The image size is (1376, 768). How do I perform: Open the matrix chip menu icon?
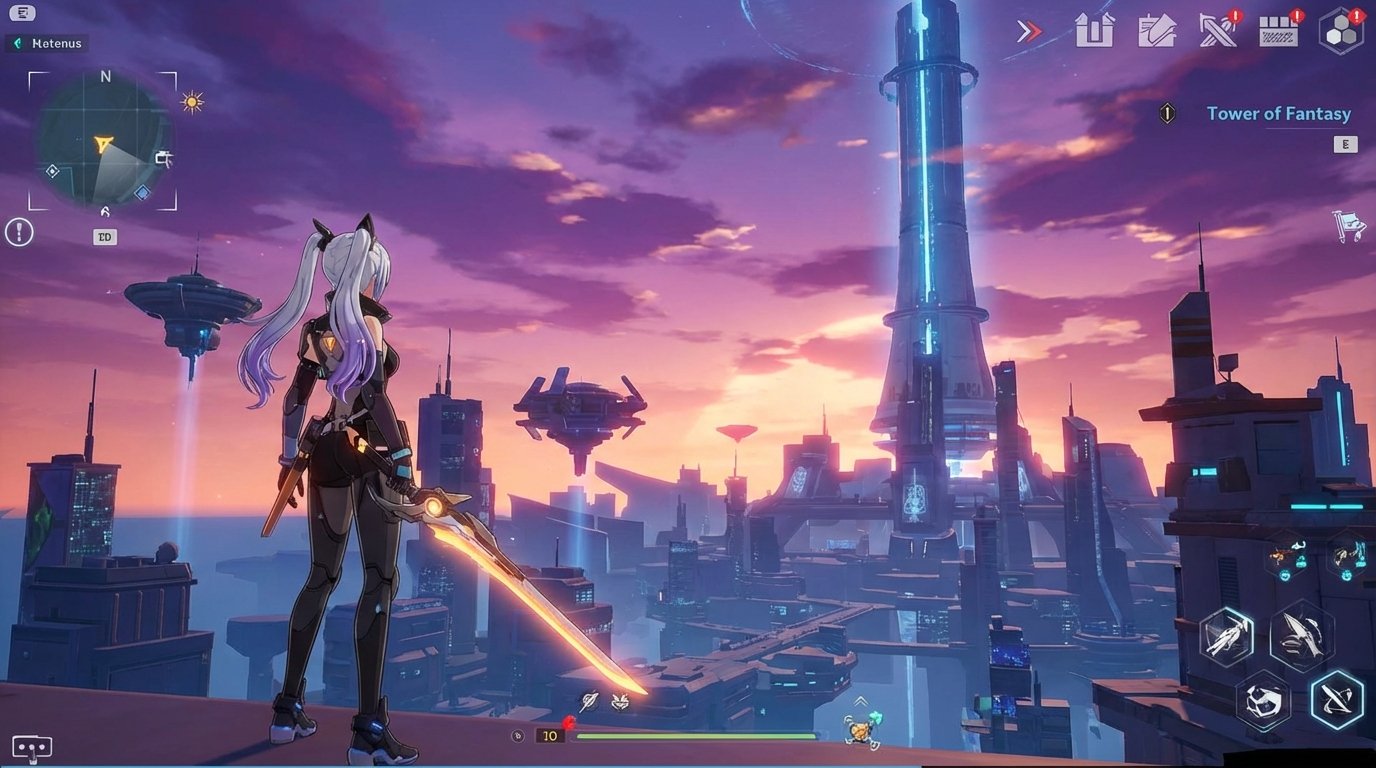1277,31
